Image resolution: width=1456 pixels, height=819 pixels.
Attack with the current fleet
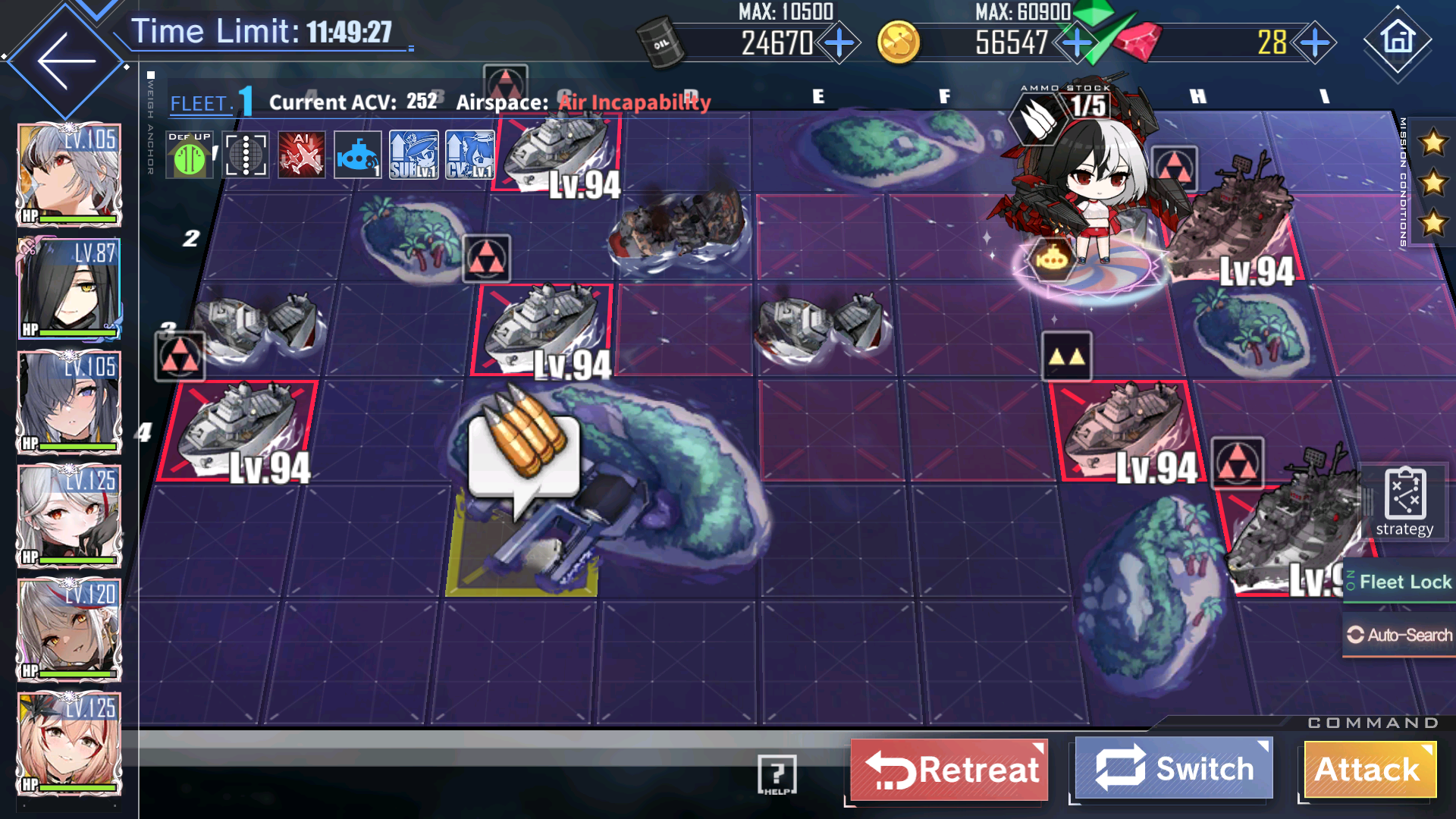click(1368, 770)
